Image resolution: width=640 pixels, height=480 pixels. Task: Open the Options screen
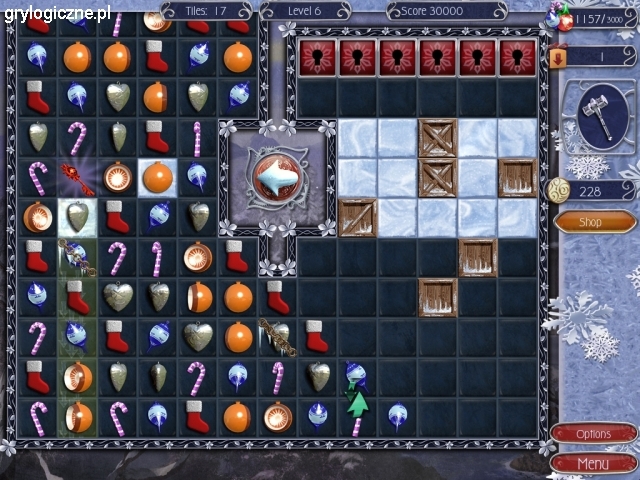pos(593,434)
